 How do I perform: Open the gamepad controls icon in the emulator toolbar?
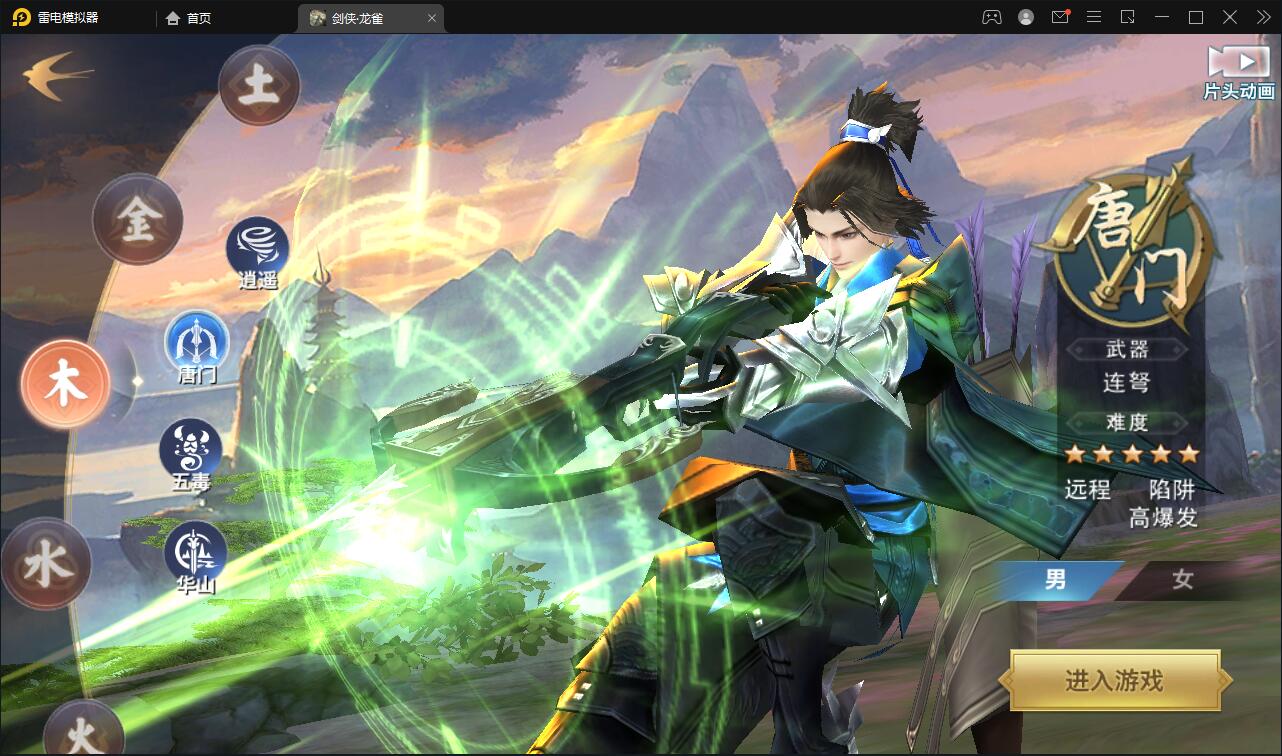coord(990,17)
